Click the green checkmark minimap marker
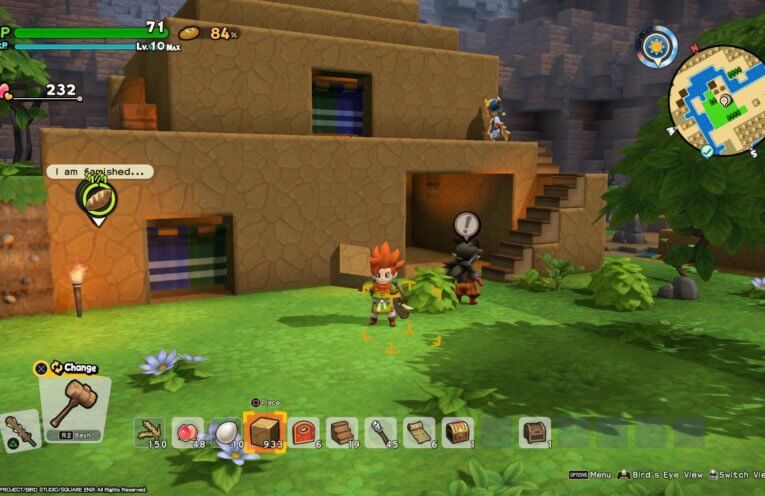 pyautogui.click(x=707, y=150)
